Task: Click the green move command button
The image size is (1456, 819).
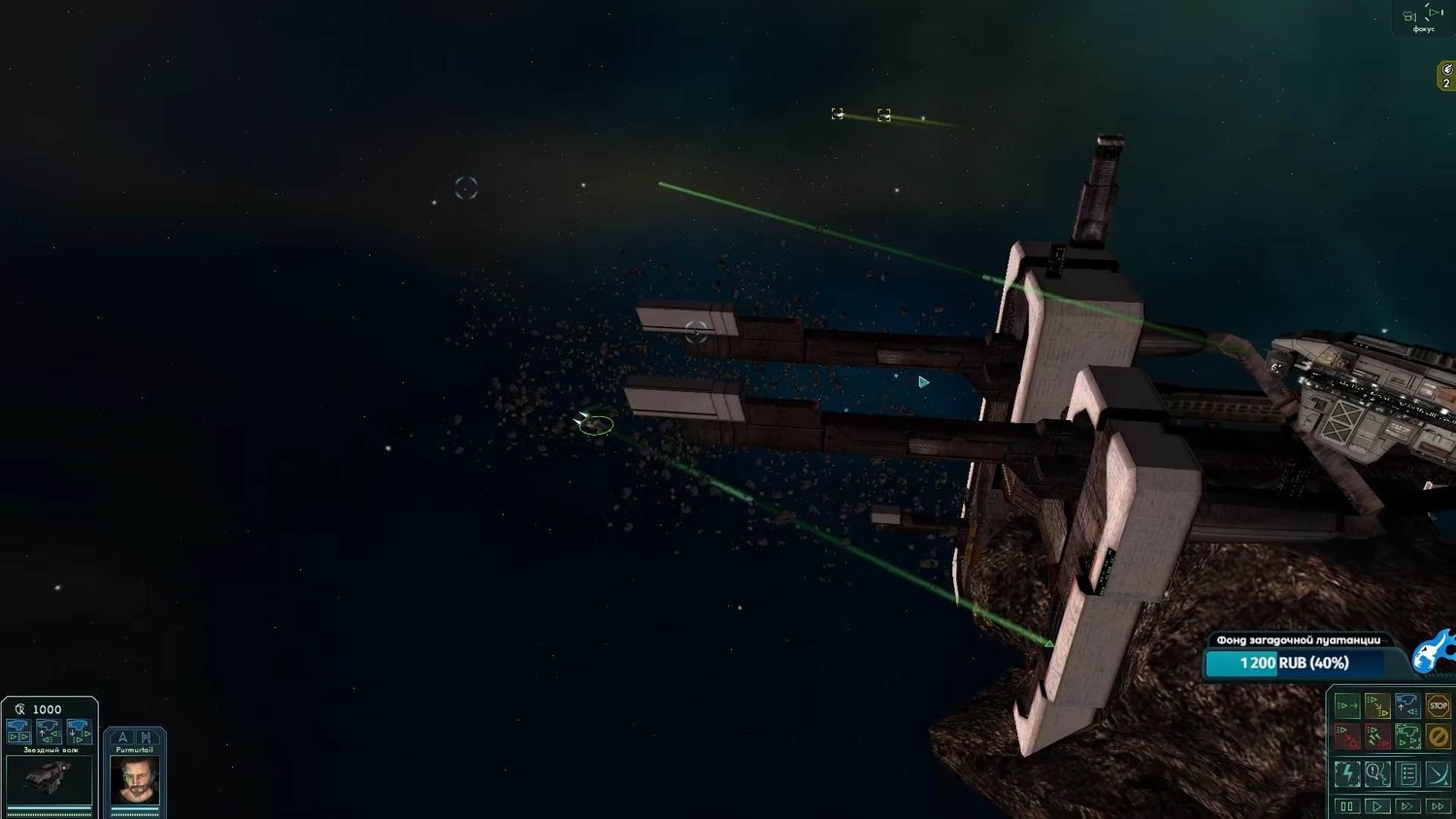Action: click(x=1346, y=705)
